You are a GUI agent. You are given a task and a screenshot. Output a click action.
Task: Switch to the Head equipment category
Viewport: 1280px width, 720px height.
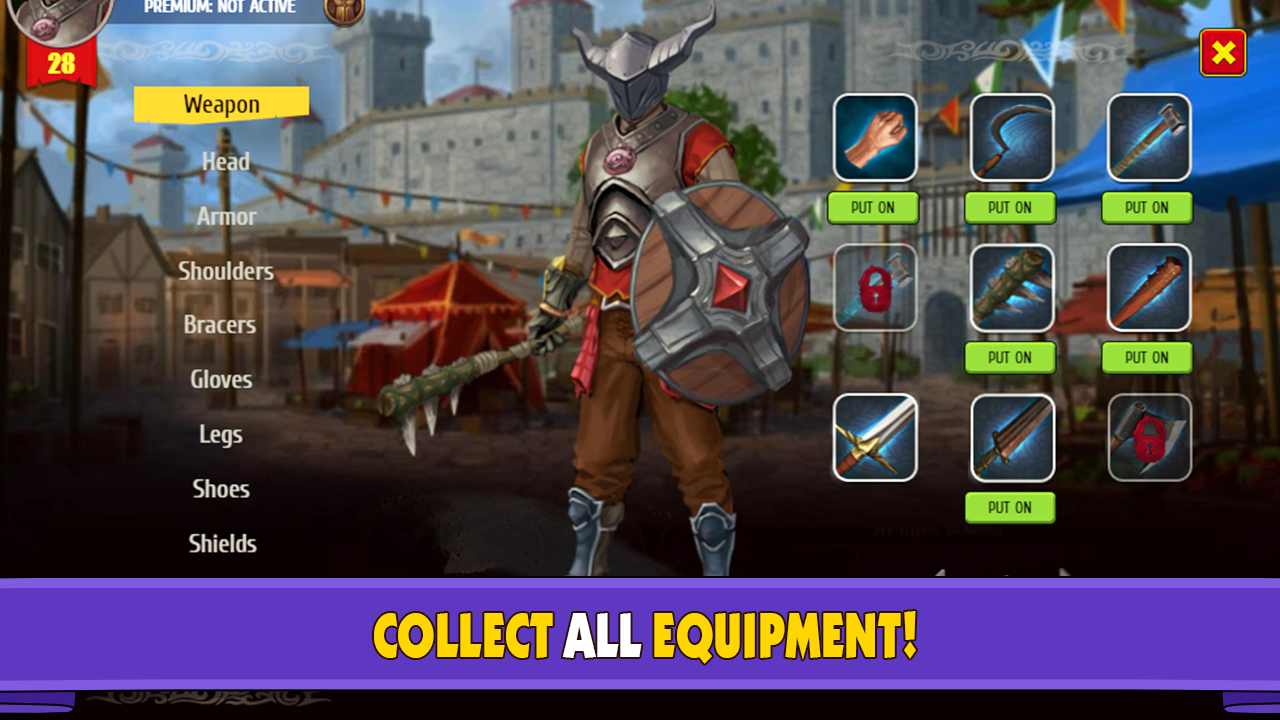click(223, 161)
